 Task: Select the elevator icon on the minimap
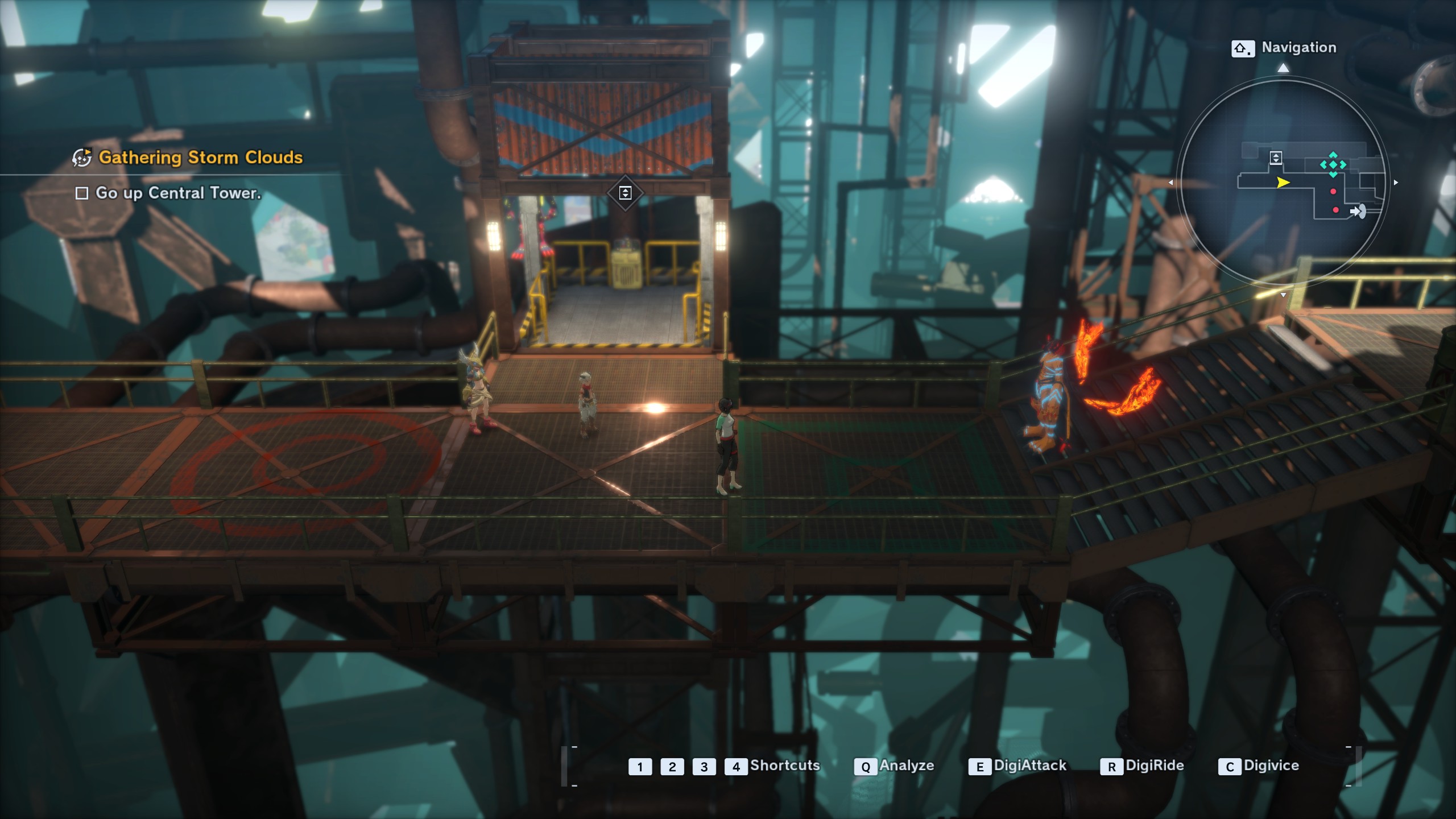point(1276,158)
